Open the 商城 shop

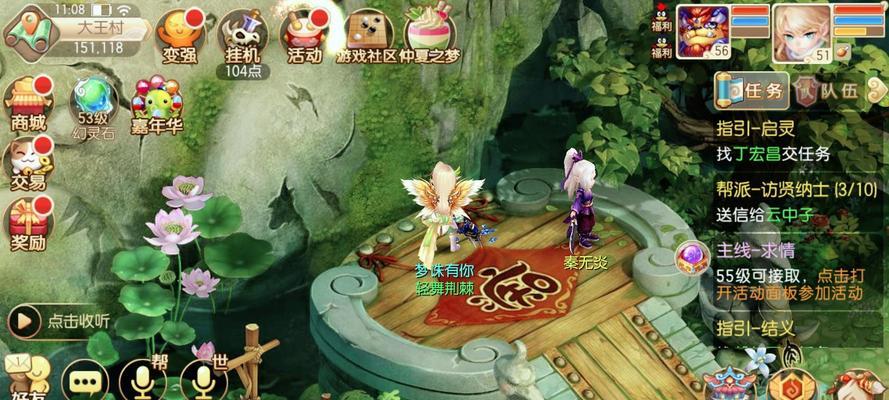click(x=28, y=102)
